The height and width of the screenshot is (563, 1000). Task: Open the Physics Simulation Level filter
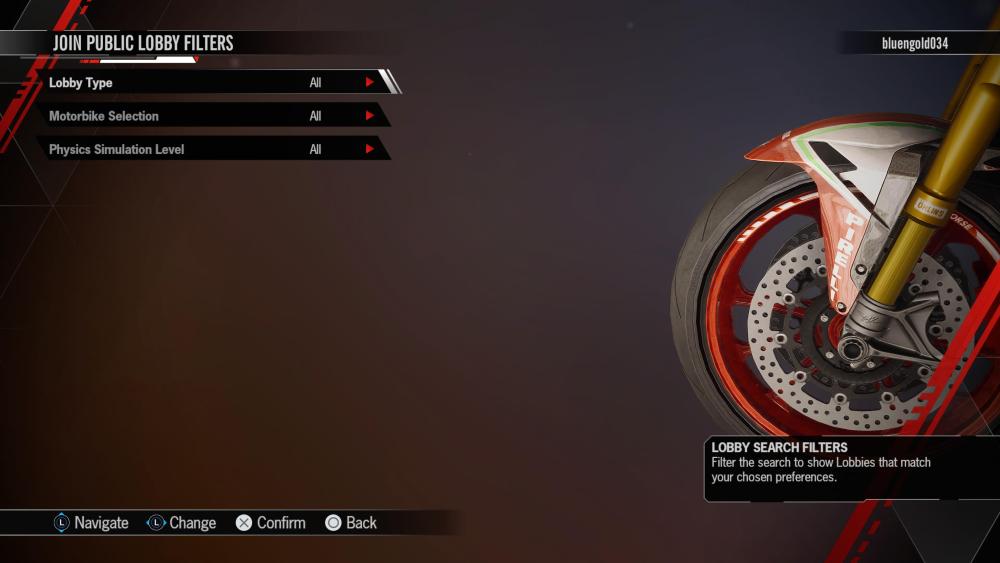pyautogui.click(x=200, y=150)
